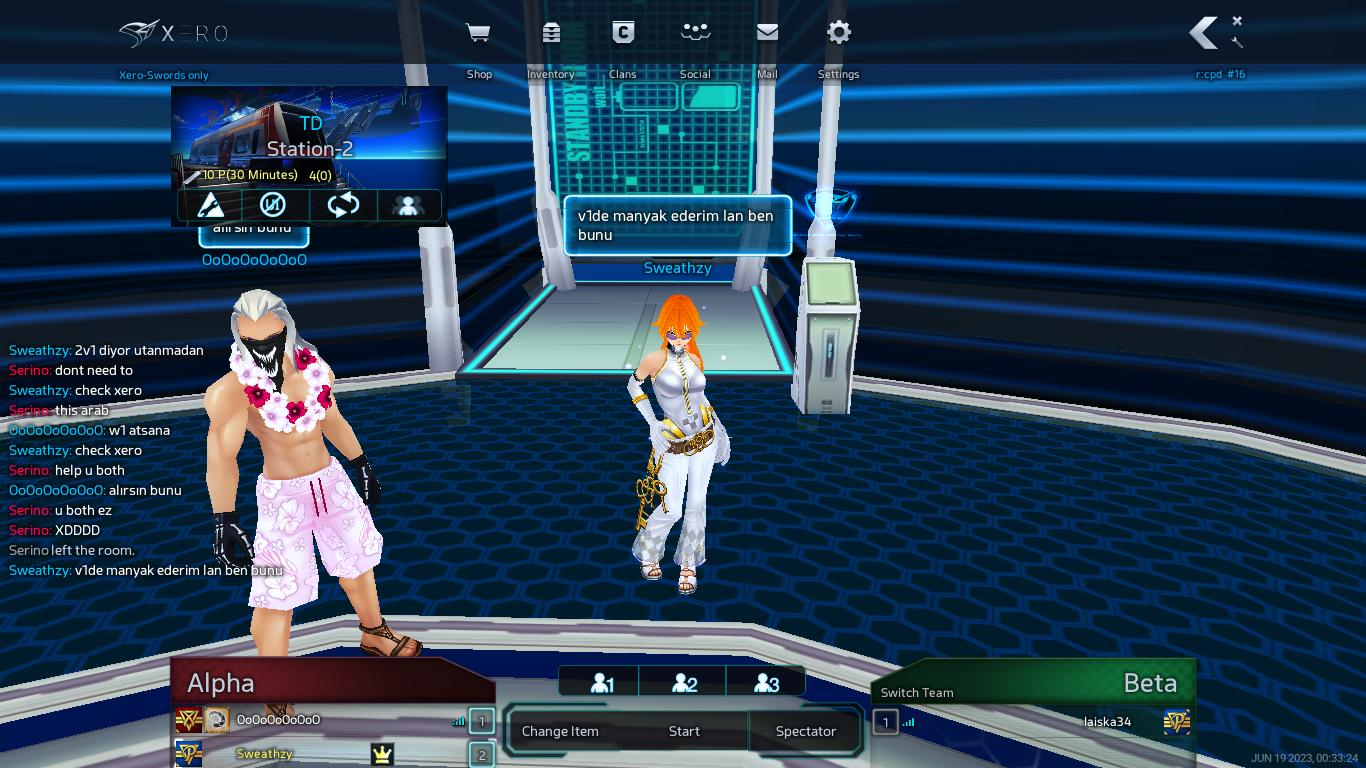Open room settings wrench triangle icon
Image resolution: width=1366 pixels, height=768 pixels.
211,205
